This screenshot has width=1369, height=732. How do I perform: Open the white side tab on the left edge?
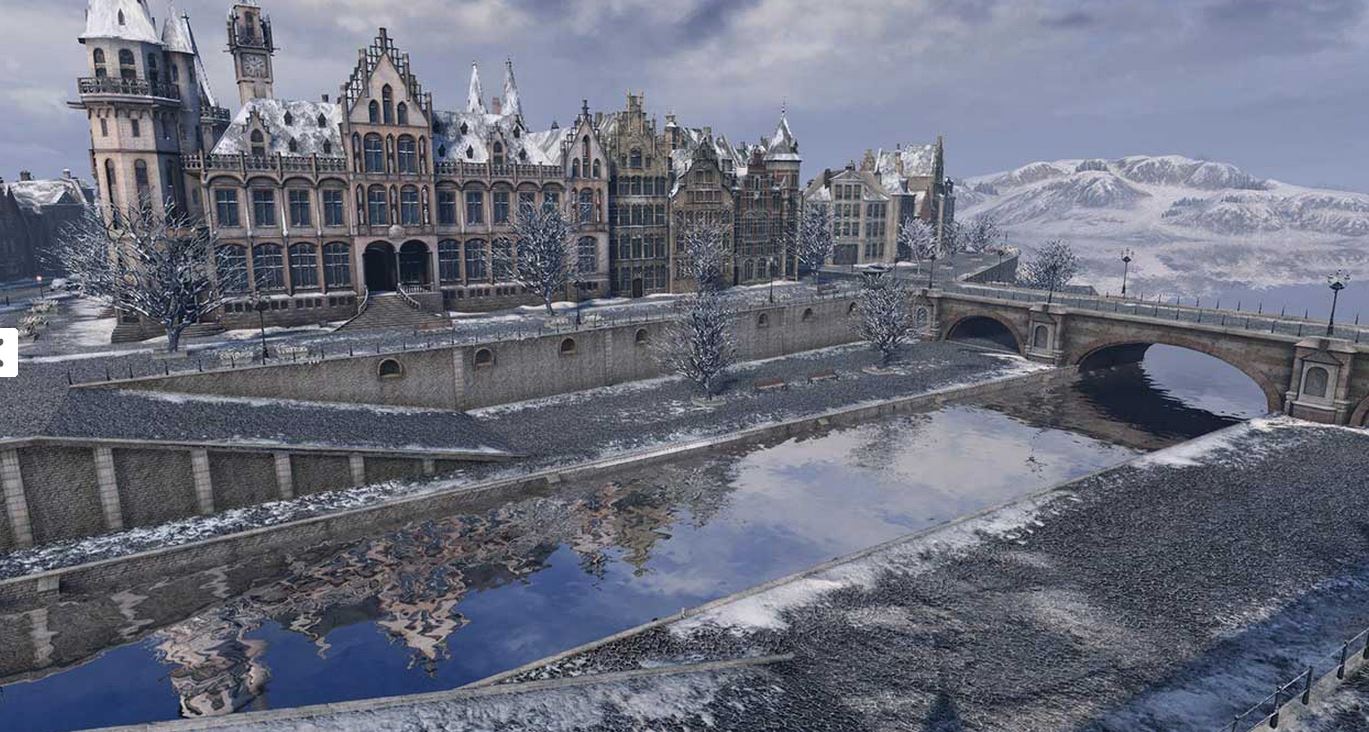[x=7, y=352]
